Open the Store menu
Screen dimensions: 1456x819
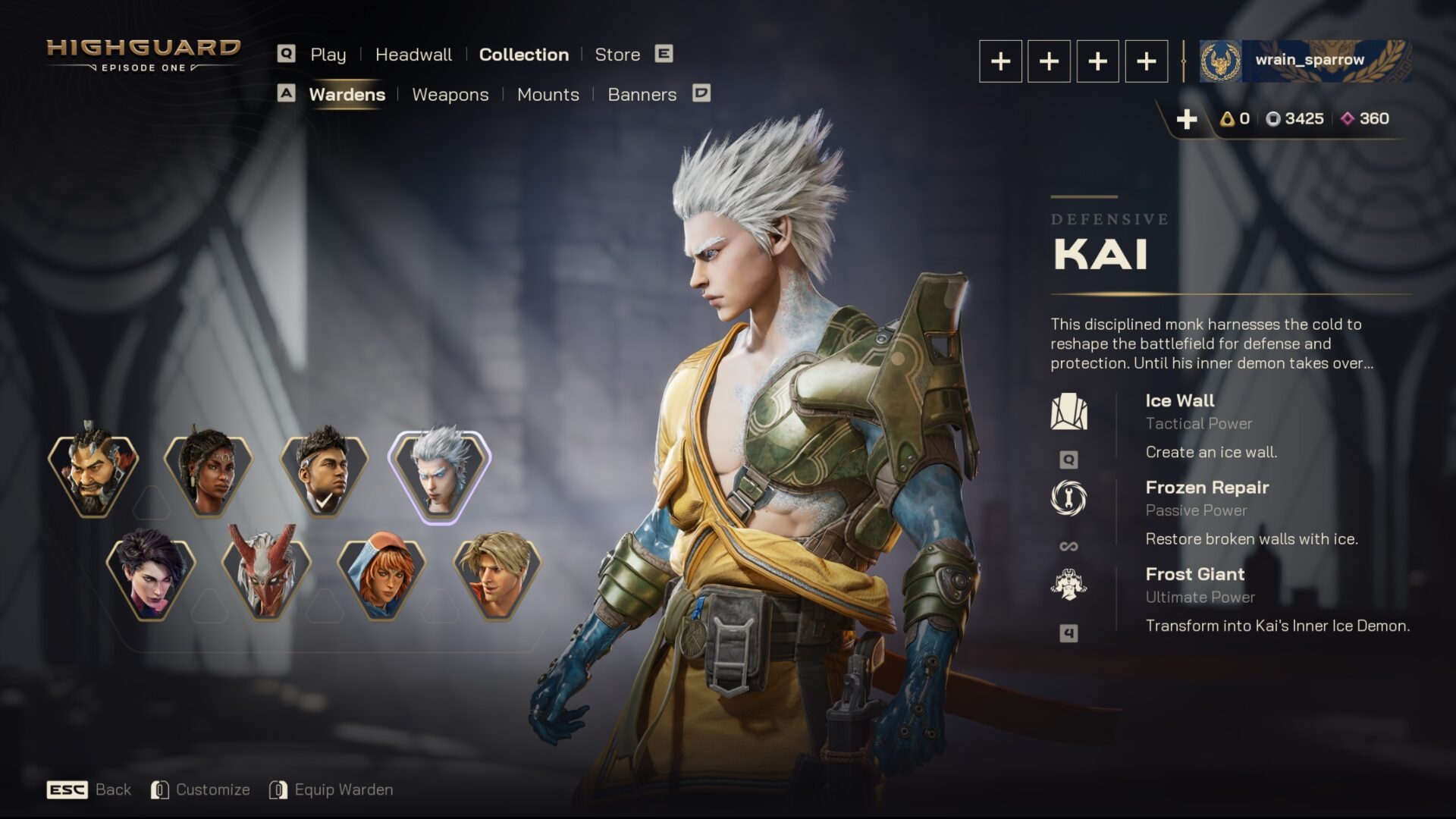coord(617,54)
